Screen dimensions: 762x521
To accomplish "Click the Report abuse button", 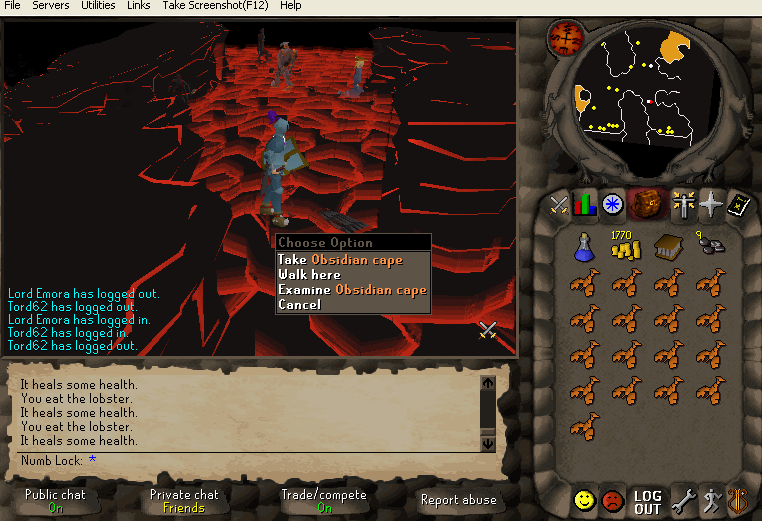I will coord(459,500).
